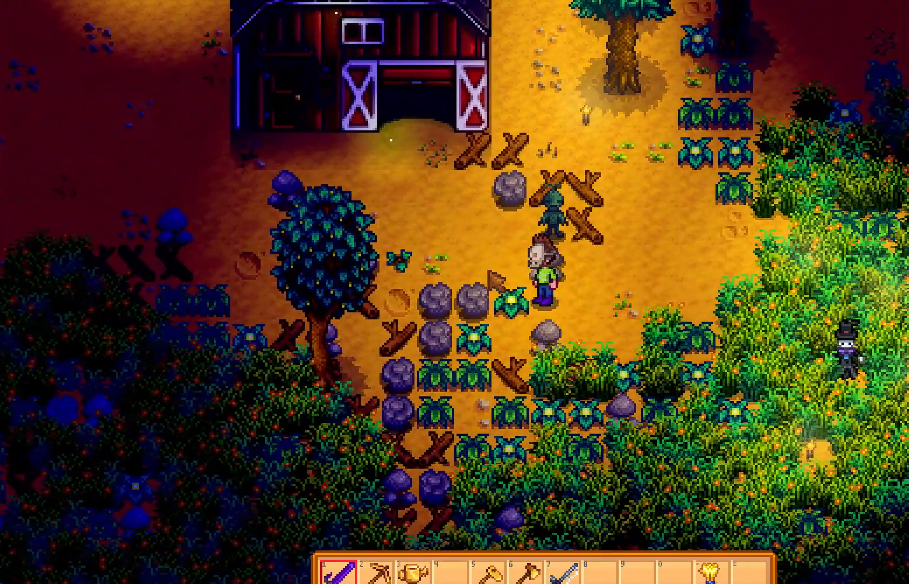
Task: Pick the axe in the toolbar
Action: click(526, 573)
